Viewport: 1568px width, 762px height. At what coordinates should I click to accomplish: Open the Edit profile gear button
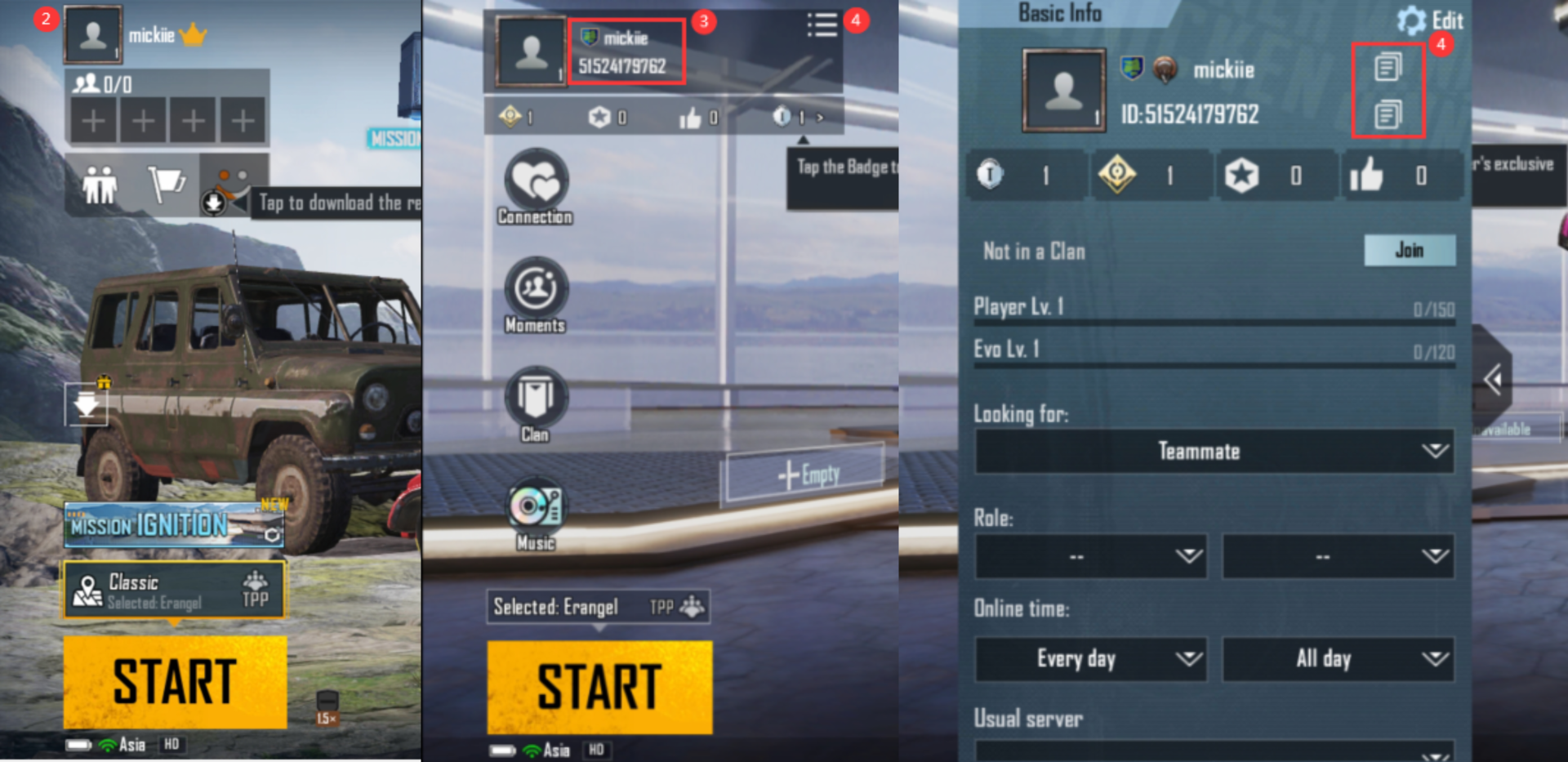[x=1429, y=20]
